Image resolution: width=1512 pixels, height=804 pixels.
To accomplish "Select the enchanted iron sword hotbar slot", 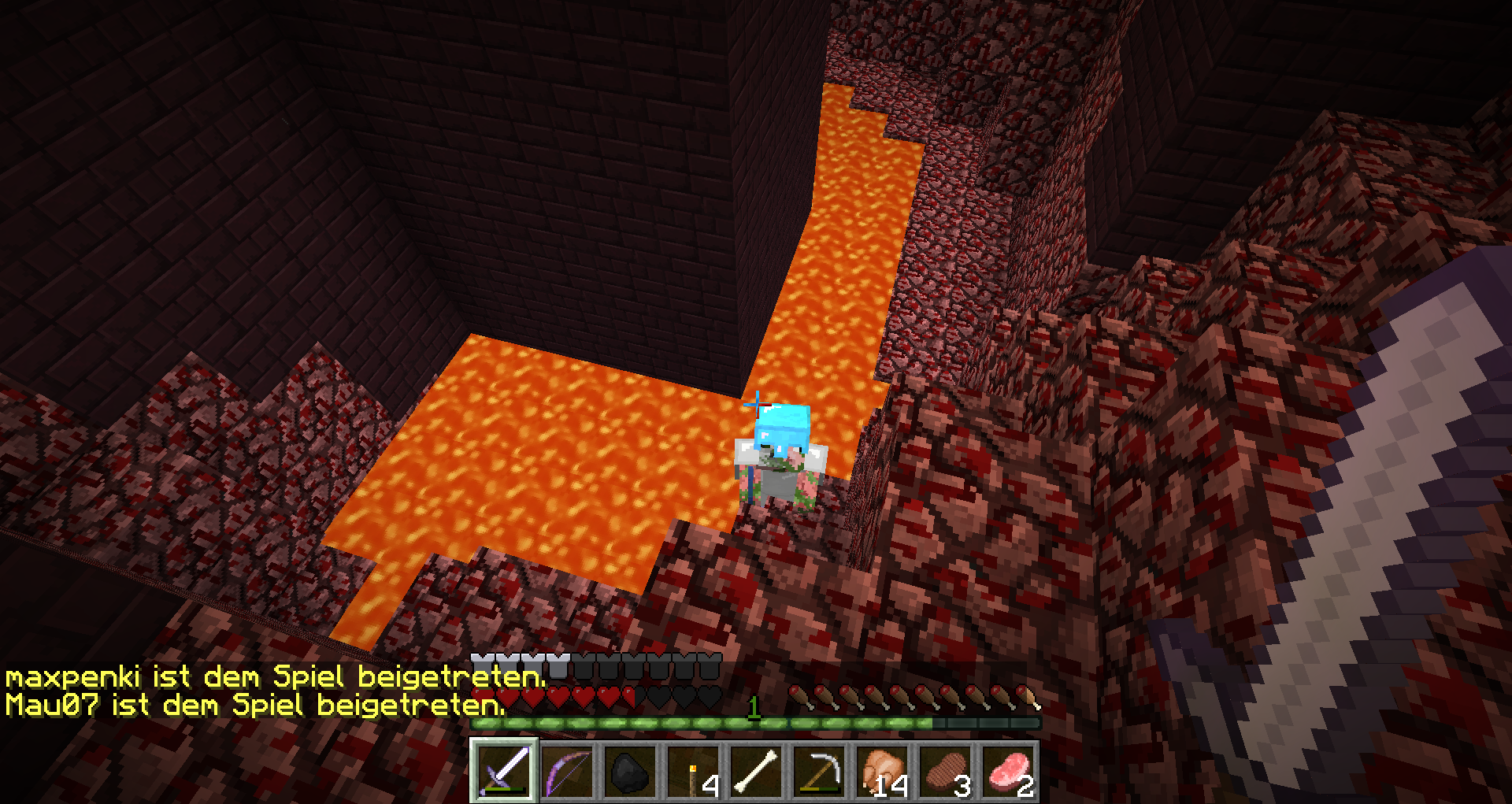I will coord(504,771).
